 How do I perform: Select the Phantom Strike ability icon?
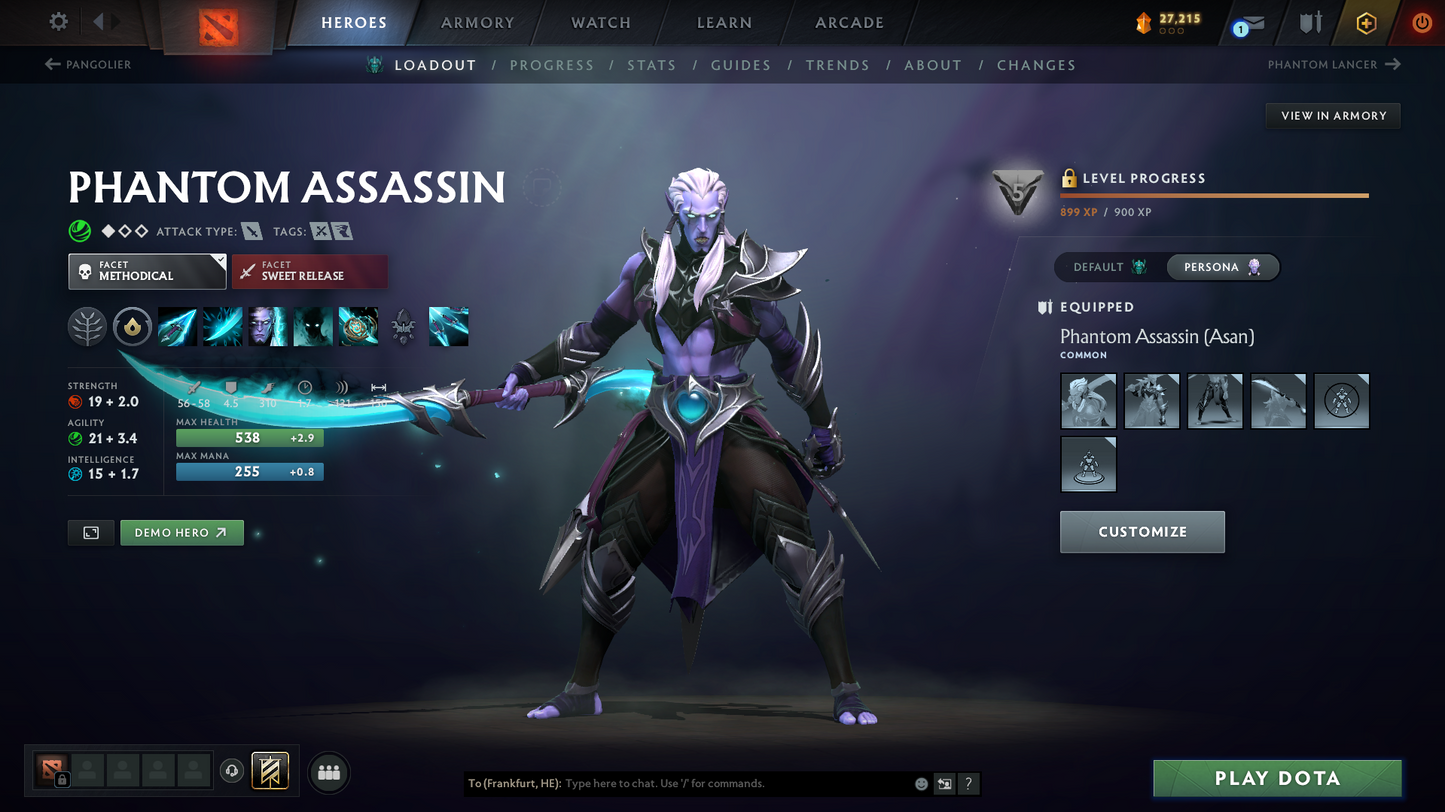pos(222,326)
